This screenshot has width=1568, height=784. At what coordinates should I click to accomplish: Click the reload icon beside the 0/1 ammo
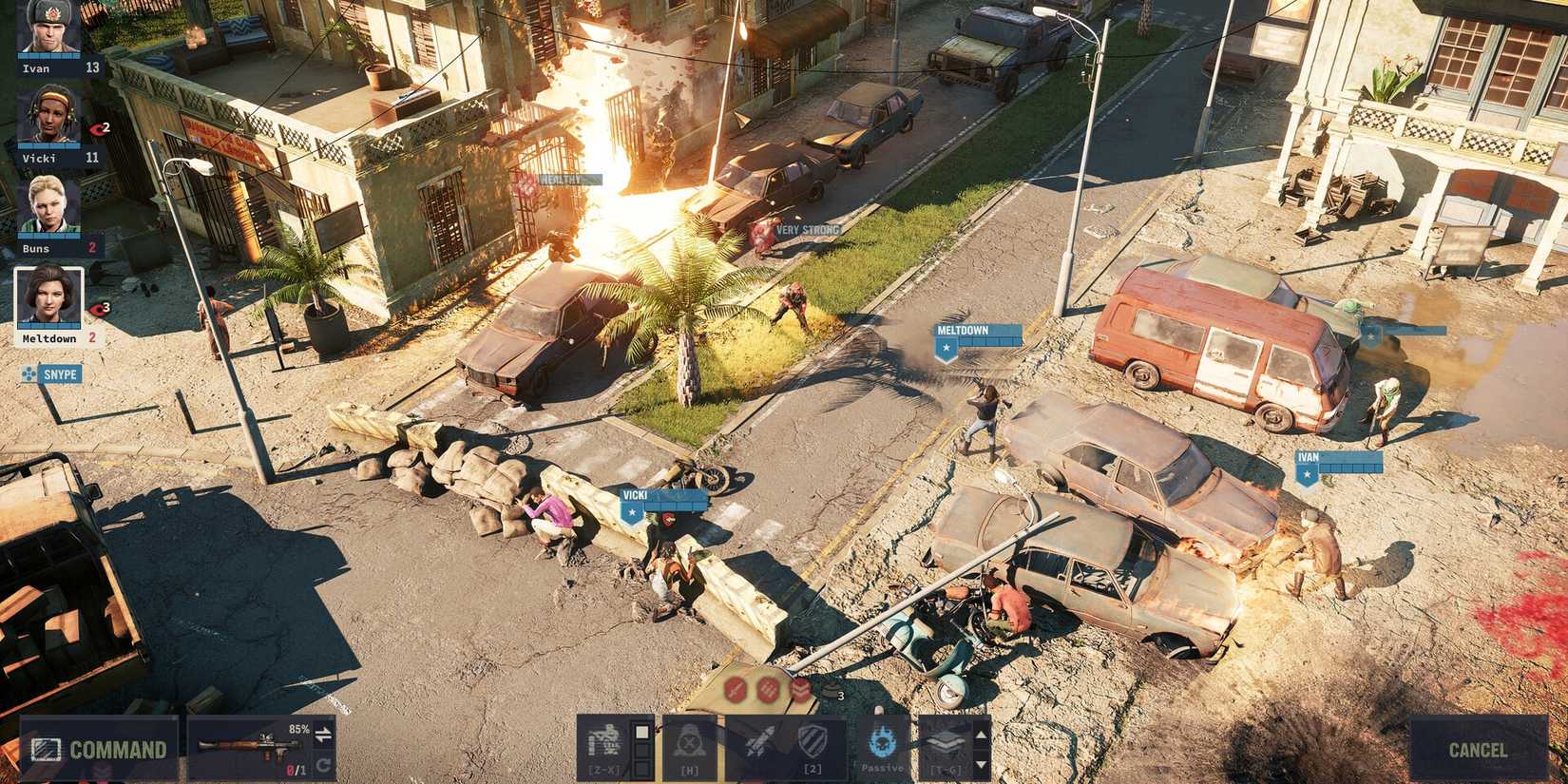[323, 762]
